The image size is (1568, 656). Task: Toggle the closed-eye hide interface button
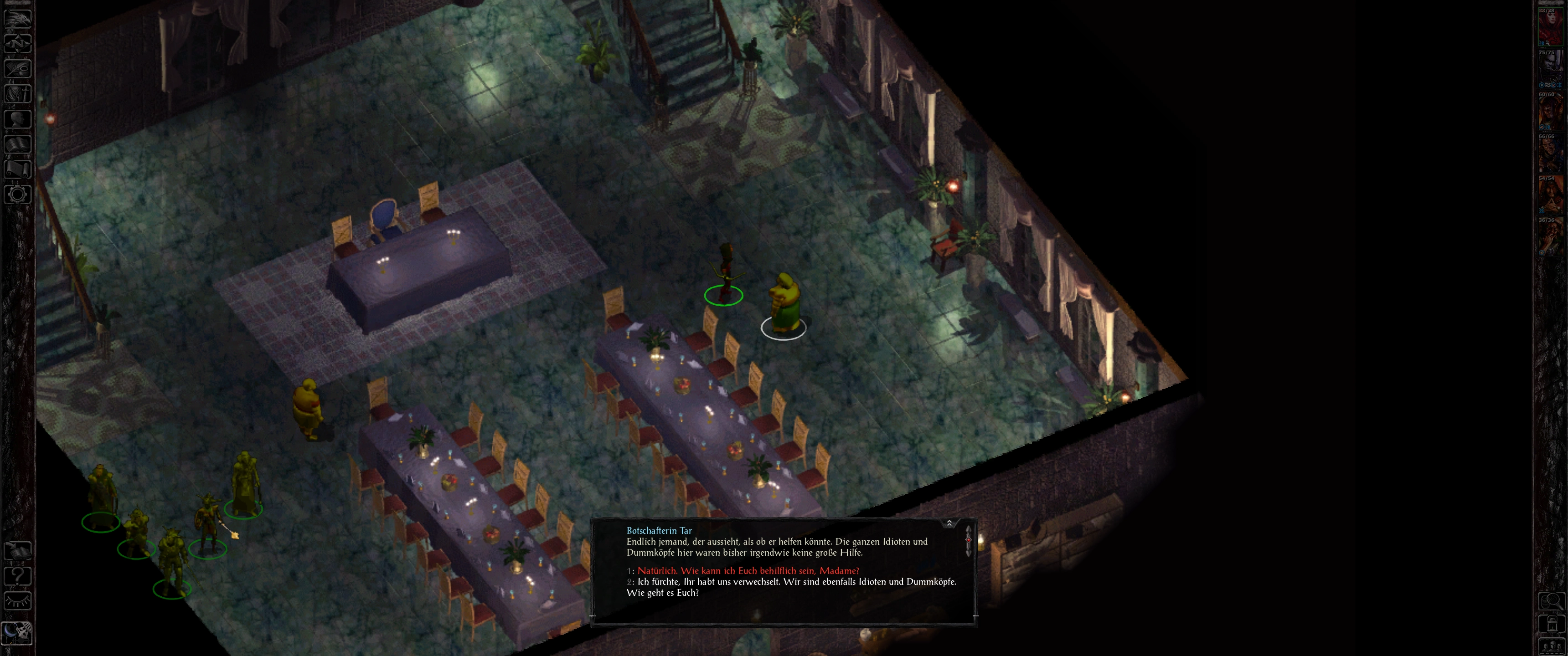click(x=18, y=601)
